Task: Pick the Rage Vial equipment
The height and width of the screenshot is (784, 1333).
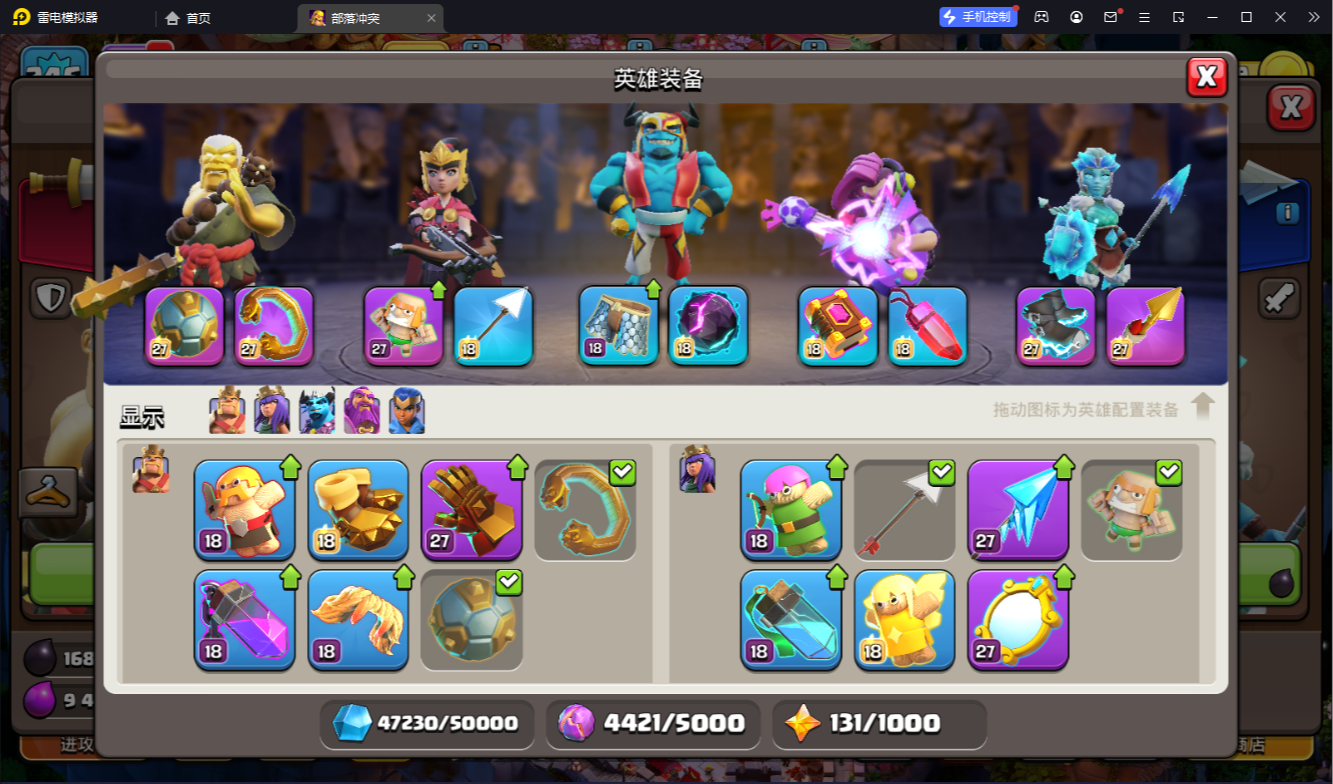Action: tap(244, 620)
